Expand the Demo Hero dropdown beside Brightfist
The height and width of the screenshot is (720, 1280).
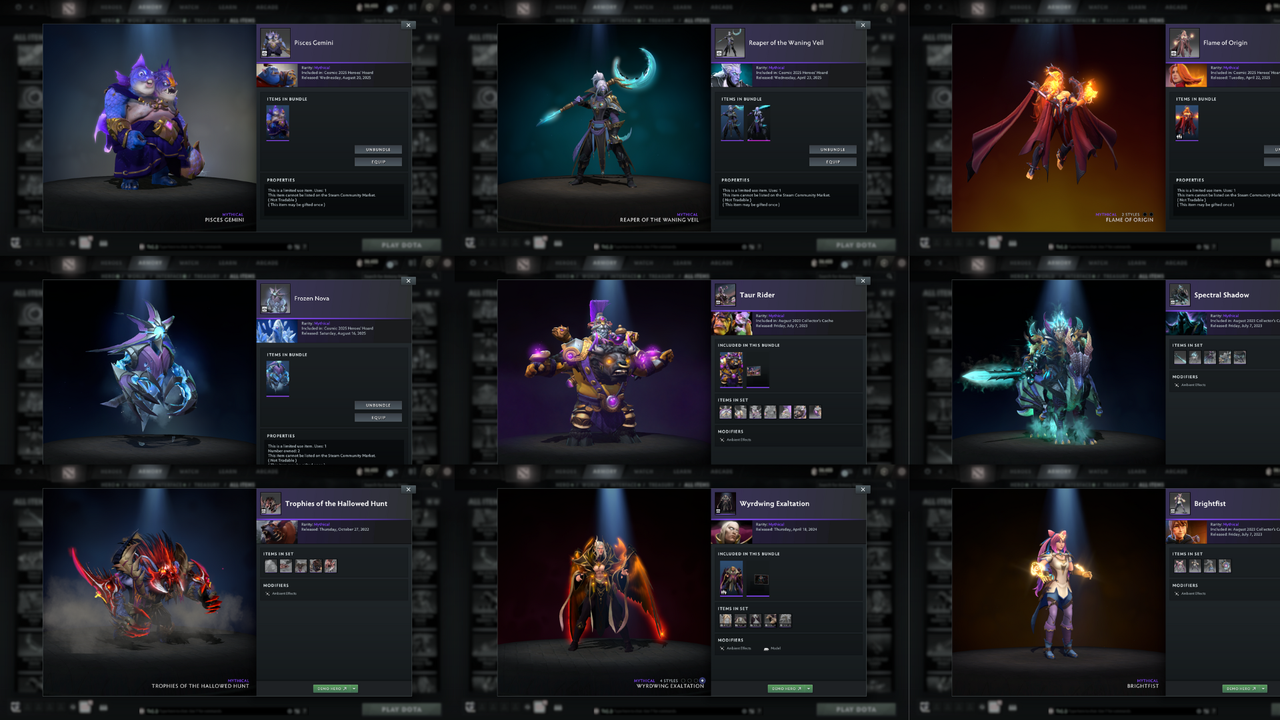pyautogui.click(x=1262, y=688)
